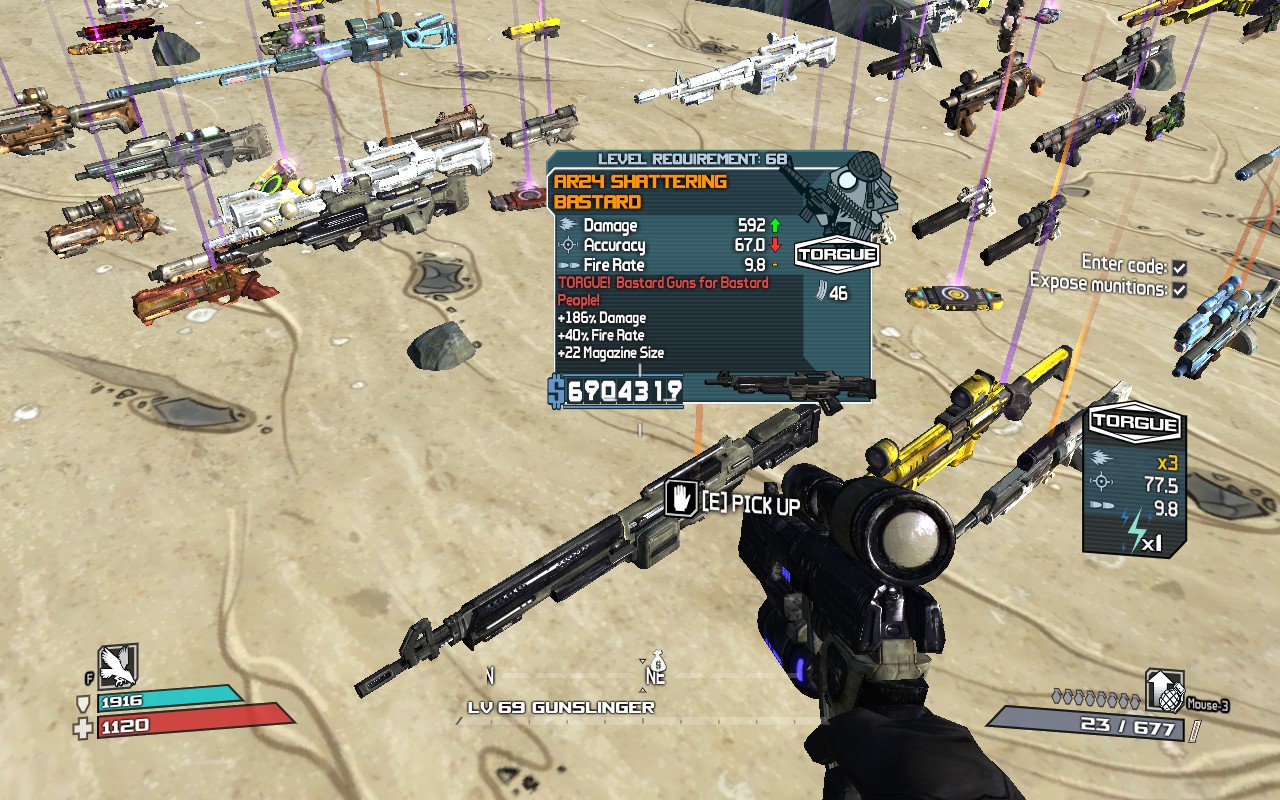This screenshot has height=800, width=1280.
Task: Toggle the Expose munitions objective checkbox
Action: [x=1180, y=290]
